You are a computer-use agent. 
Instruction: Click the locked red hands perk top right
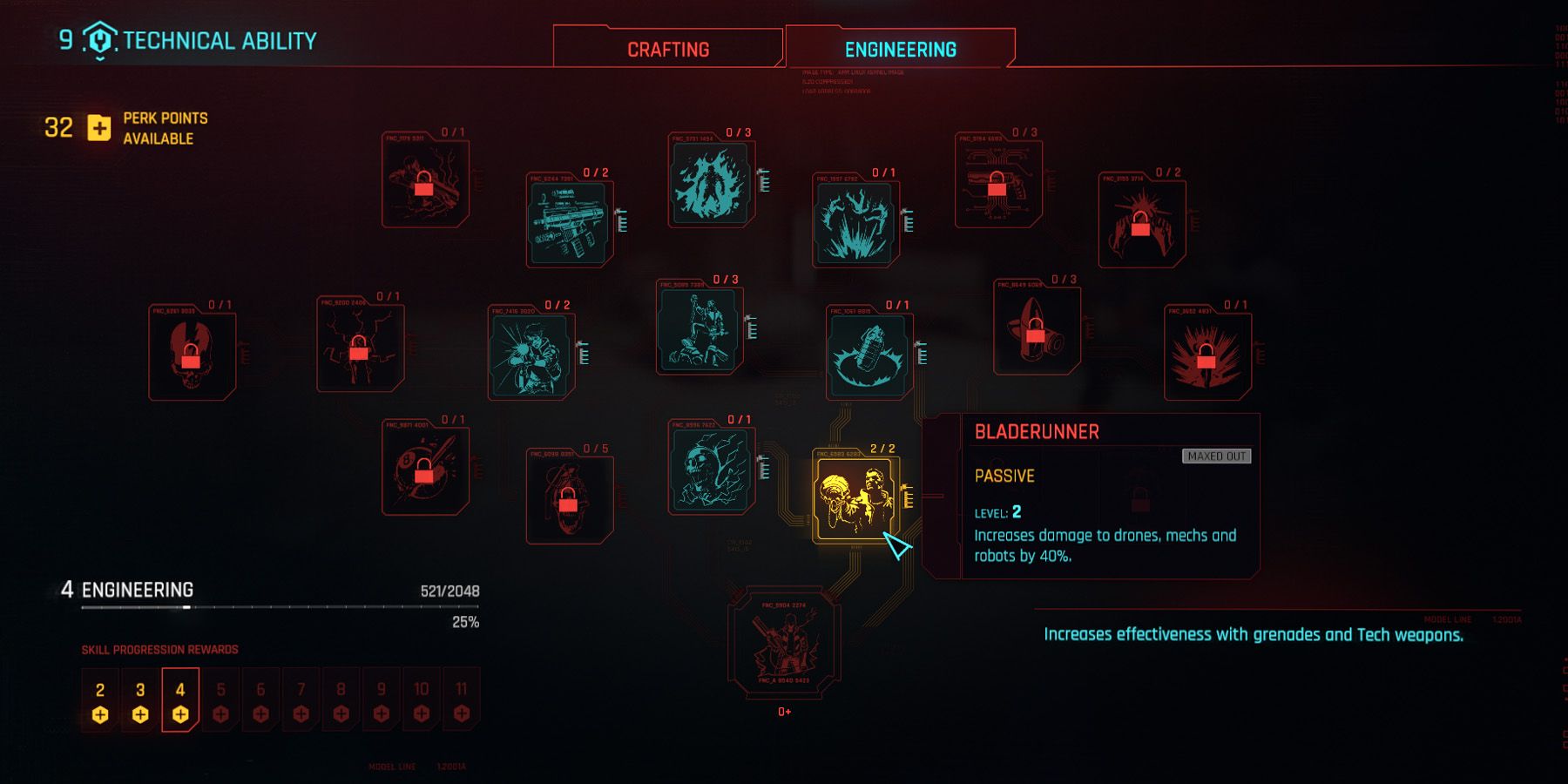click(1141, 218)
